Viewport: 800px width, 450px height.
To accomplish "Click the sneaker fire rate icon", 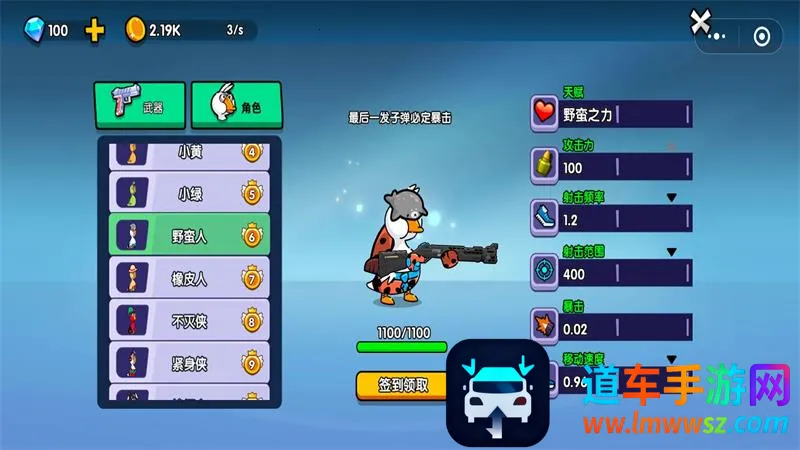I will click(544, 215).
